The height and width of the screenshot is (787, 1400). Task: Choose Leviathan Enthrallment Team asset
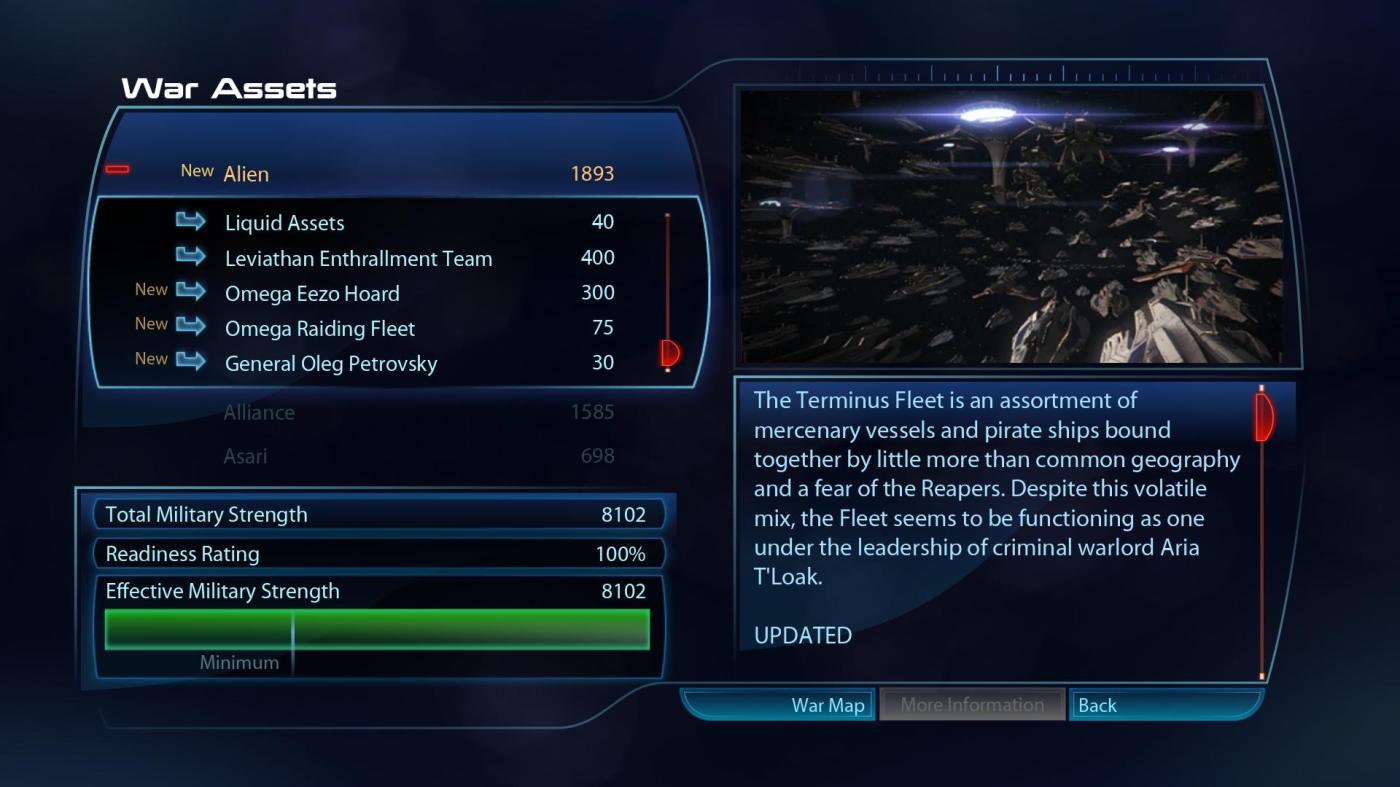pos(358,258)
